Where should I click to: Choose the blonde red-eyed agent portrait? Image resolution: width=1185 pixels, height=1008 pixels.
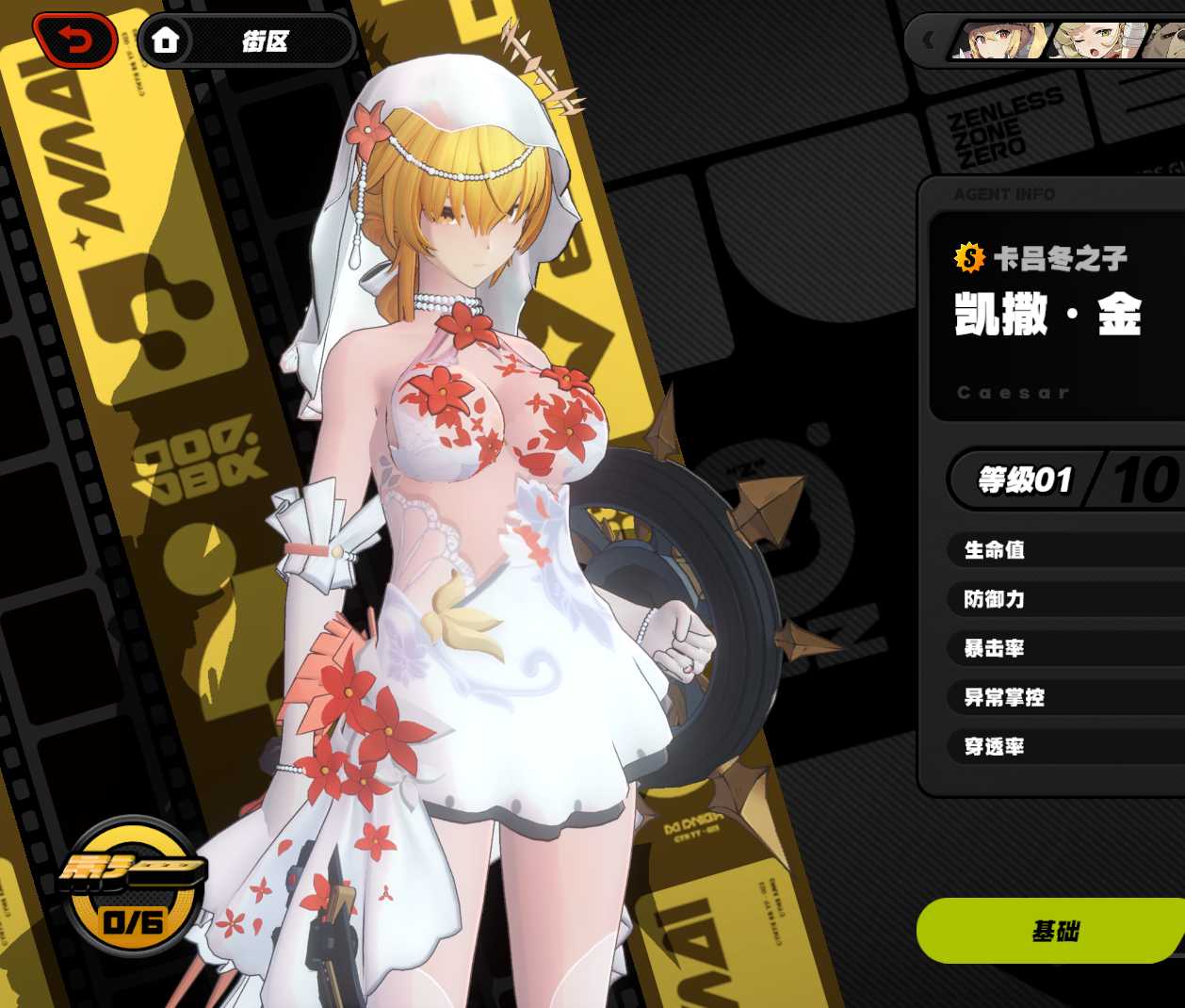(x=1001, y=41)
